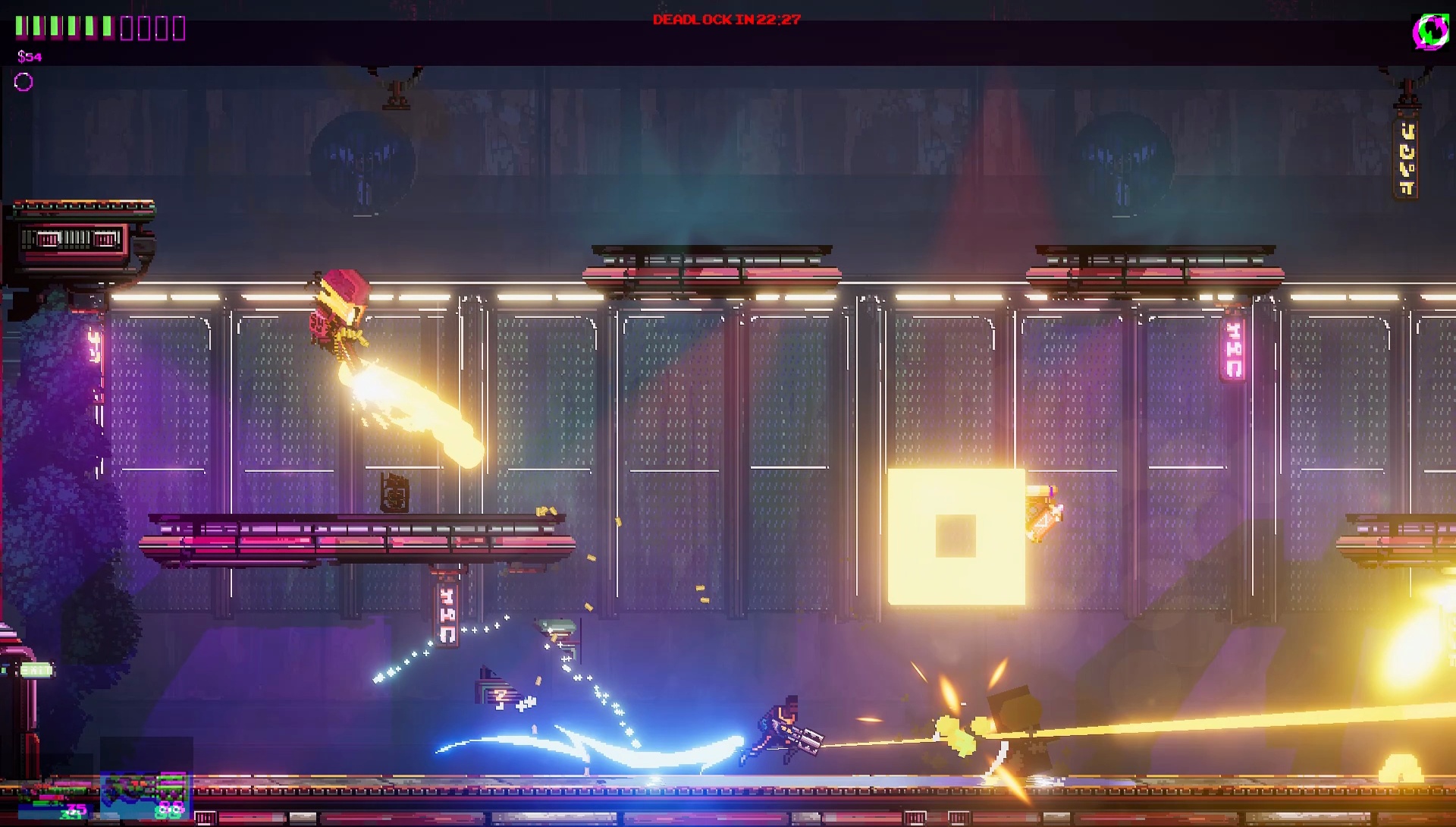Click the empty magenta circle icon
This screenshot has width=1456, height=827.
24,82
